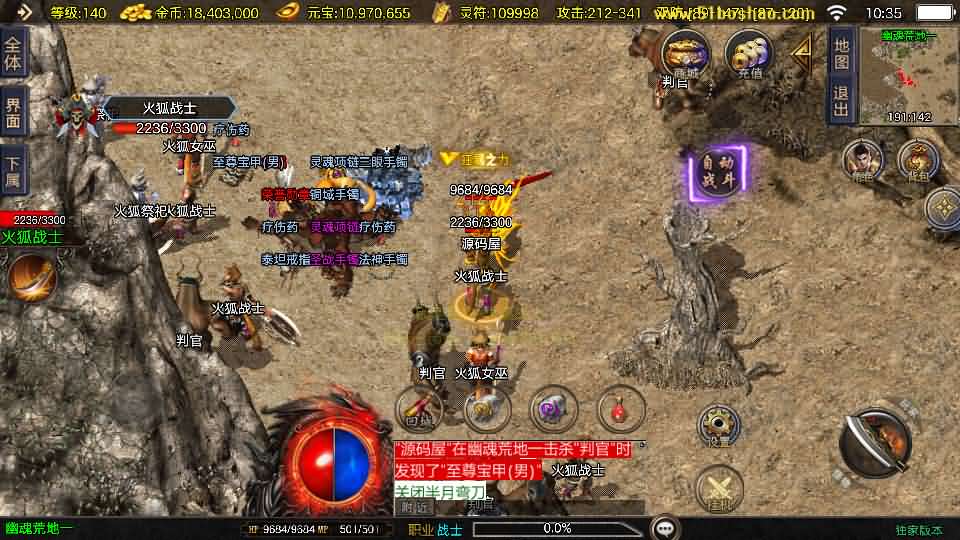Tap the 退出 exit button

click(x=841, y=100)
